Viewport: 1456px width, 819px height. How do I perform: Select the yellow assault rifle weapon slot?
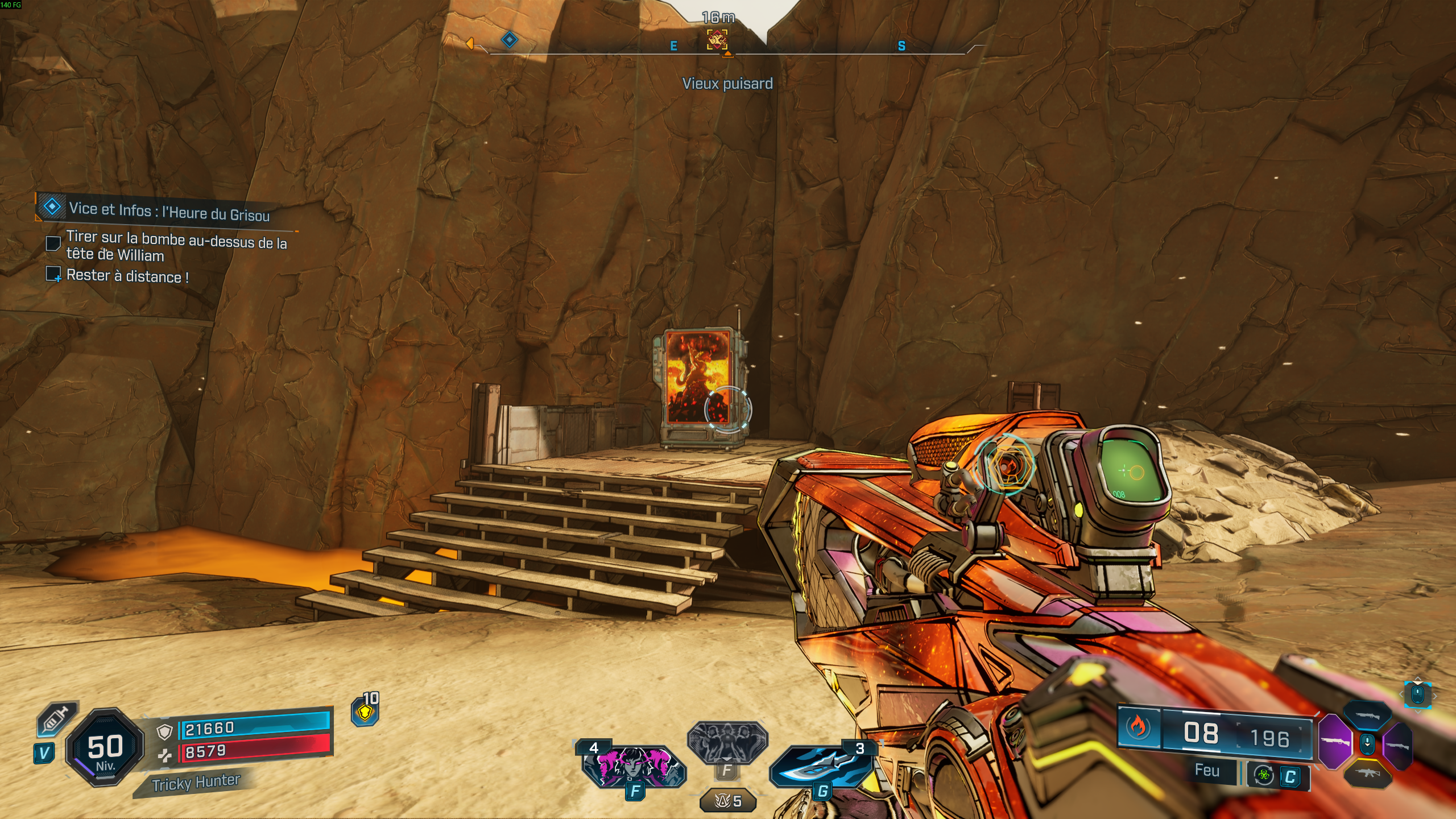click(1368, 775)
